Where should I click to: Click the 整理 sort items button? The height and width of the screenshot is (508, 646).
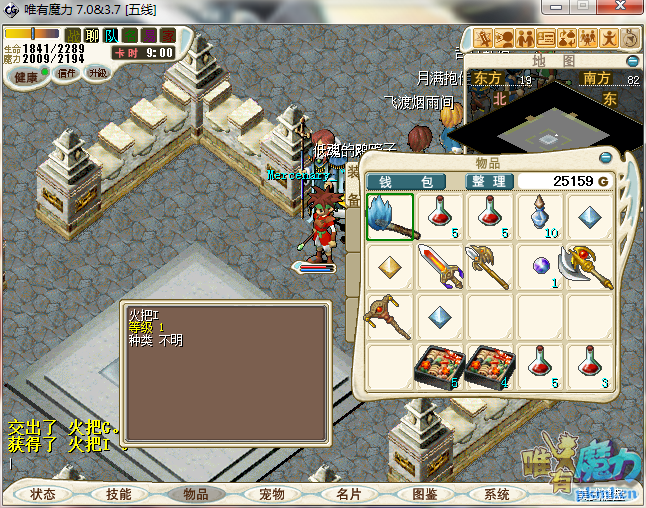tap(490, 182)
